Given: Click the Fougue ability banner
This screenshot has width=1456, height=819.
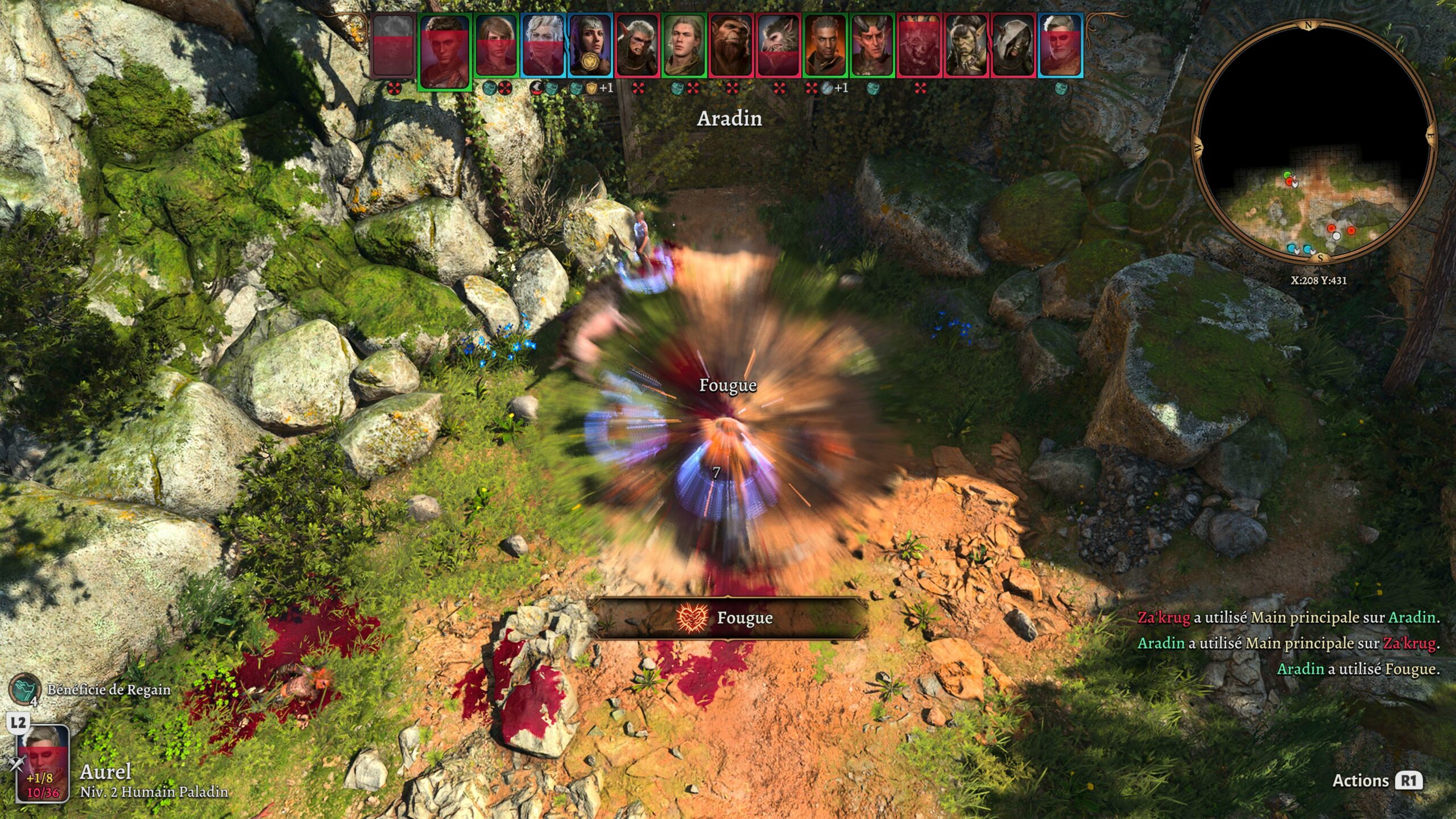Looking at the screenshot, I should pyautogui.click(x=728, y=618).
